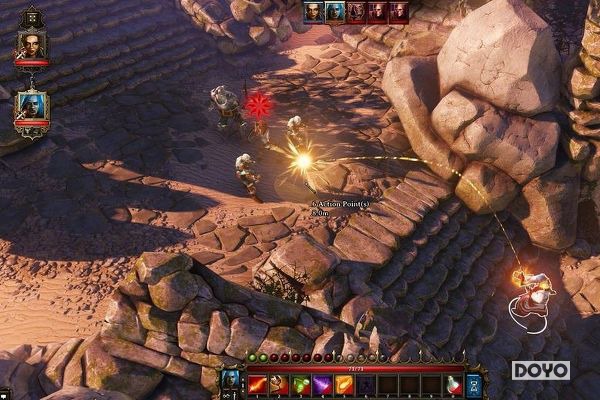
Task: Select the dark-haired hero portrait in party list
Action: point(32,44)
